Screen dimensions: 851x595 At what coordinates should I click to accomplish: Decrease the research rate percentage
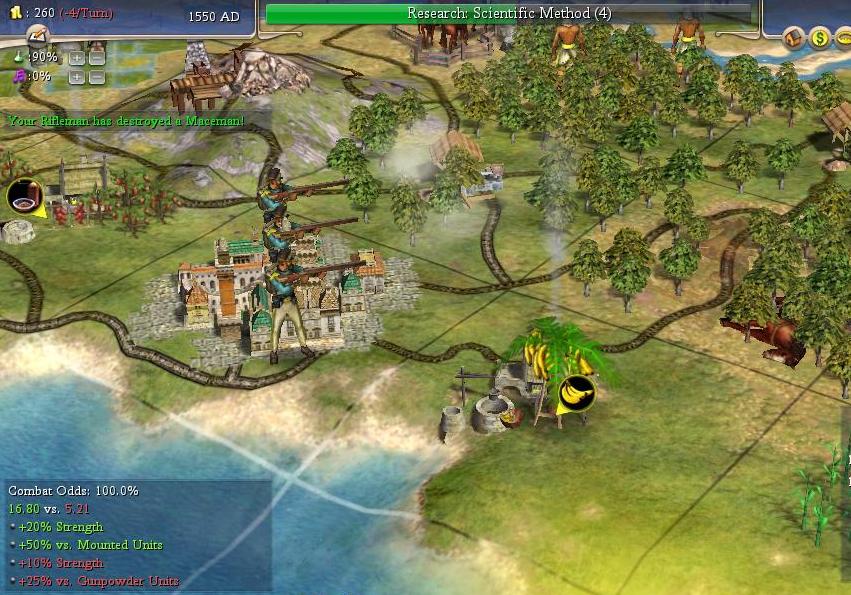(96, 57)
